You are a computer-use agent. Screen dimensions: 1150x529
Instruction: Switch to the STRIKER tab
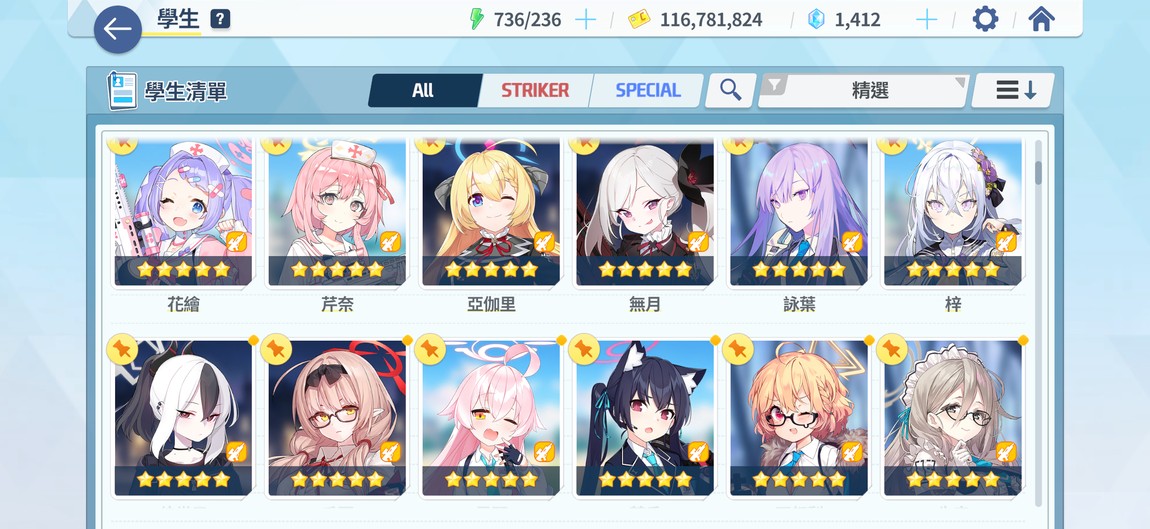point(535,91)
